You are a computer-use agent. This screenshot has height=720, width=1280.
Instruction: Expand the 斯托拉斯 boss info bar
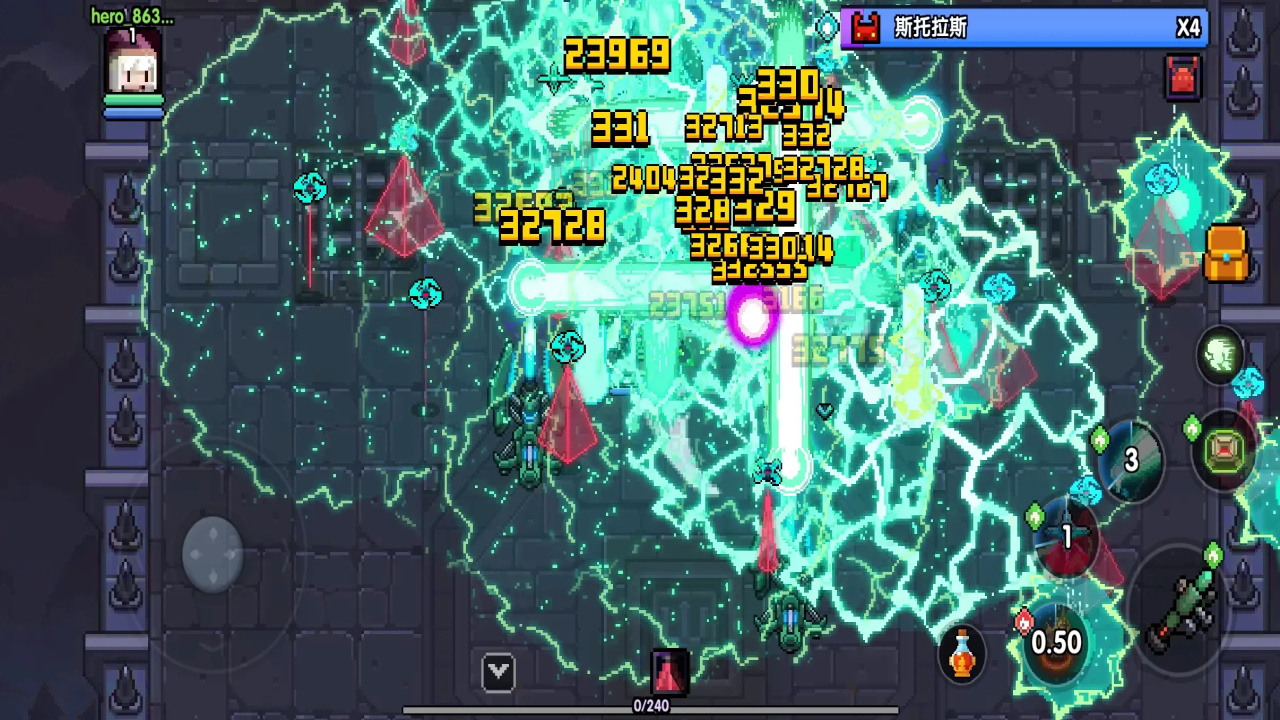tap(1020, 28)
